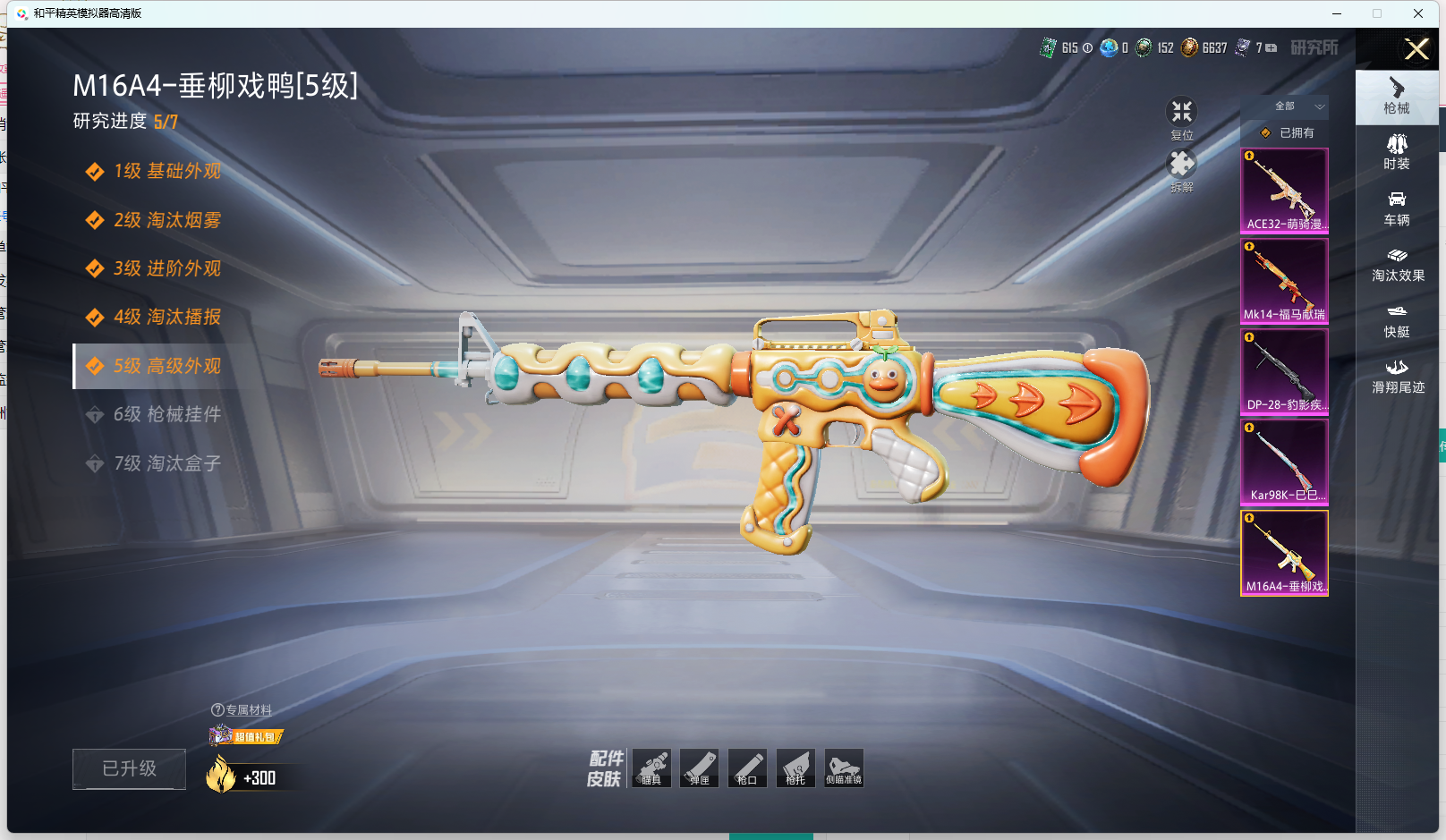Select the DP-28 skin thumbnail
1446x840 pixels.
(1284, 371)
